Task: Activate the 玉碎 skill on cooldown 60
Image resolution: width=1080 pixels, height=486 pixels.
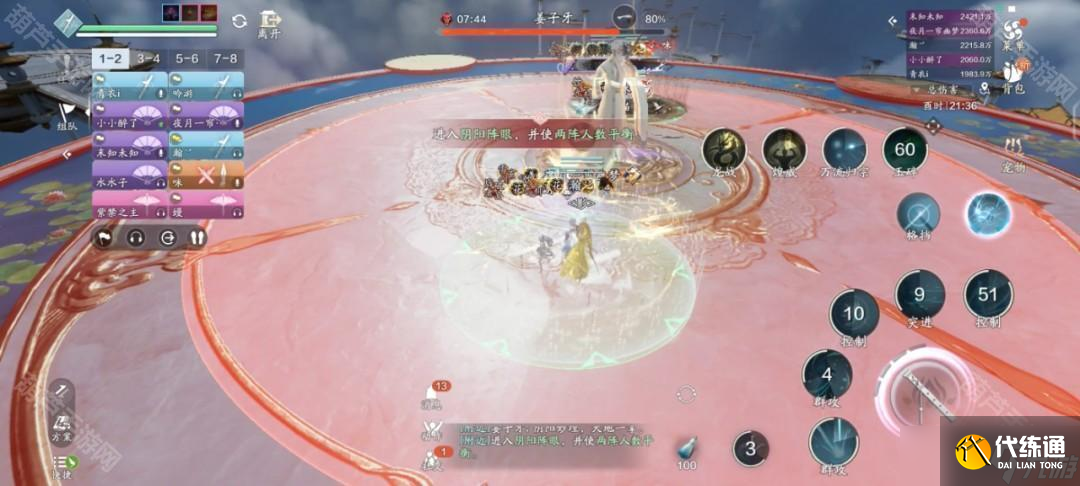Action: point(904,150)
